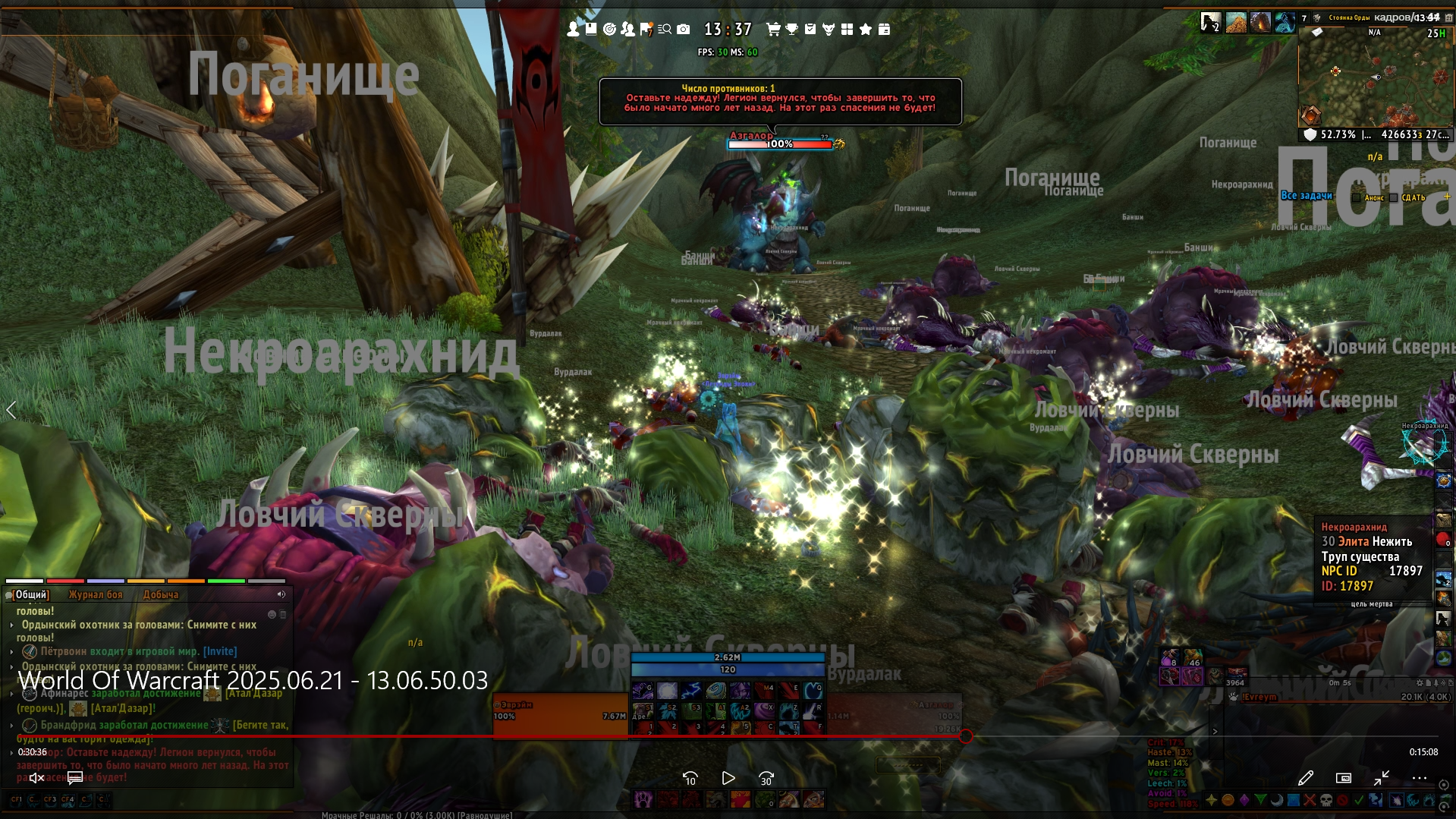
Task: Toggle the СДАТЬ checkbox in quest tracker
Action: (1394, 197)
